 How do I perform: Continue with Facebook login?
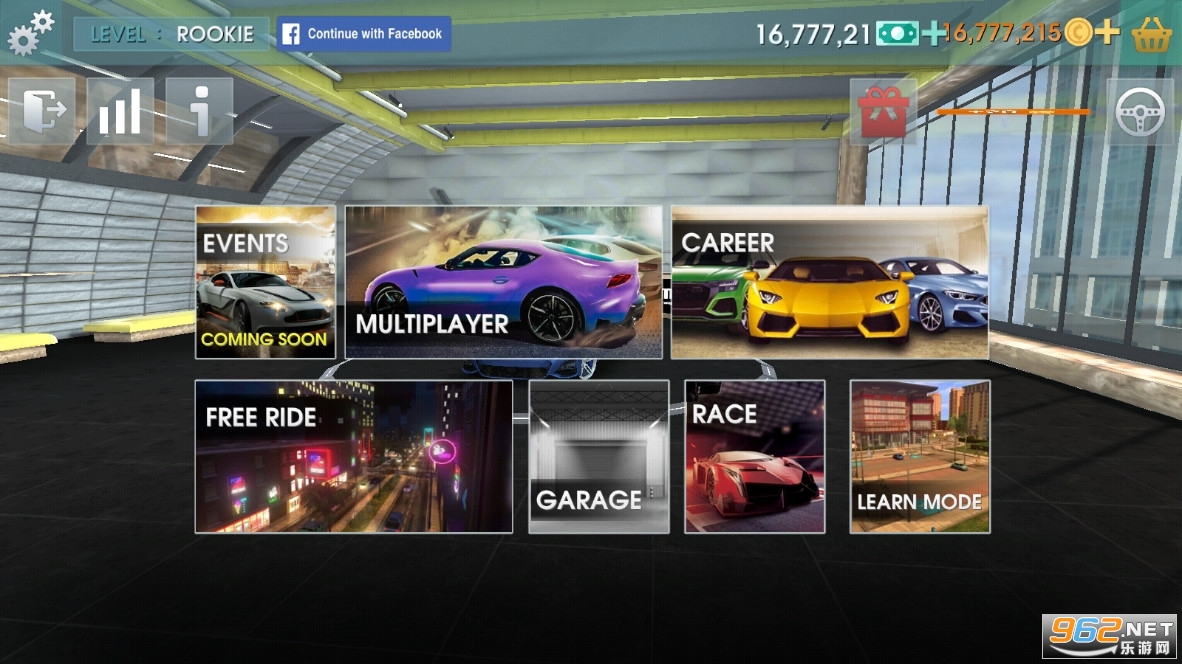click(x=364, y=34)
